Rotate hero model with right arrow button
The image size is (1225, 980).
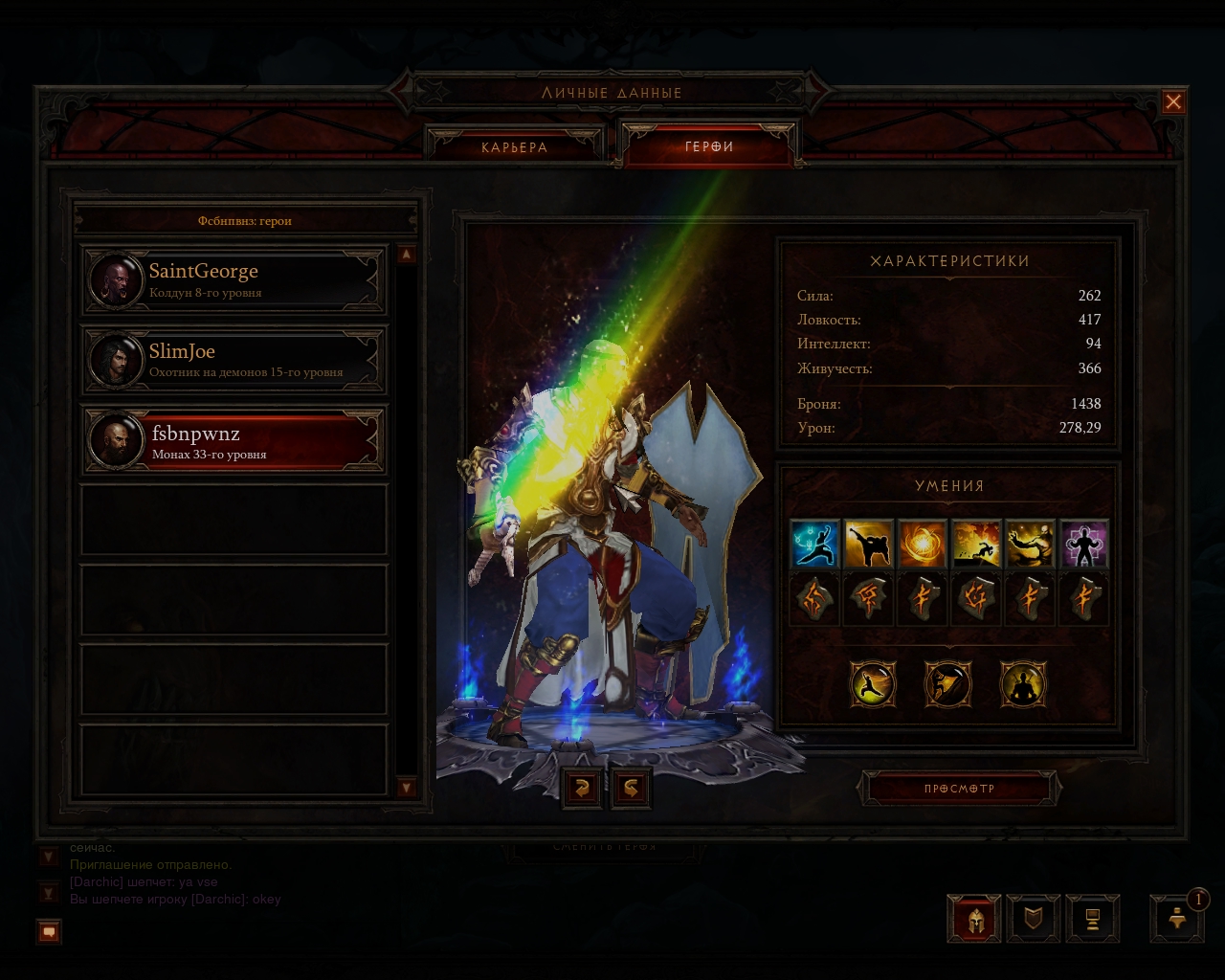632,788
